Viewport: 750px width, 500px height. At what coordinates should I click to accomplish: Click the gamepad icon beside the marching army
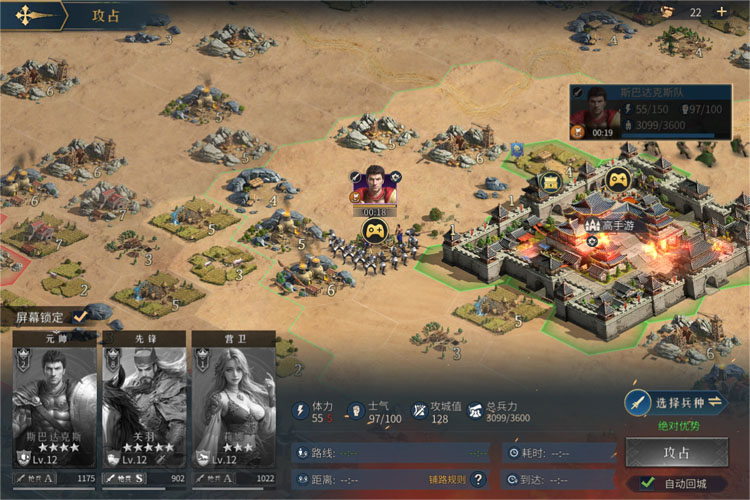click(x=375, y=232)
